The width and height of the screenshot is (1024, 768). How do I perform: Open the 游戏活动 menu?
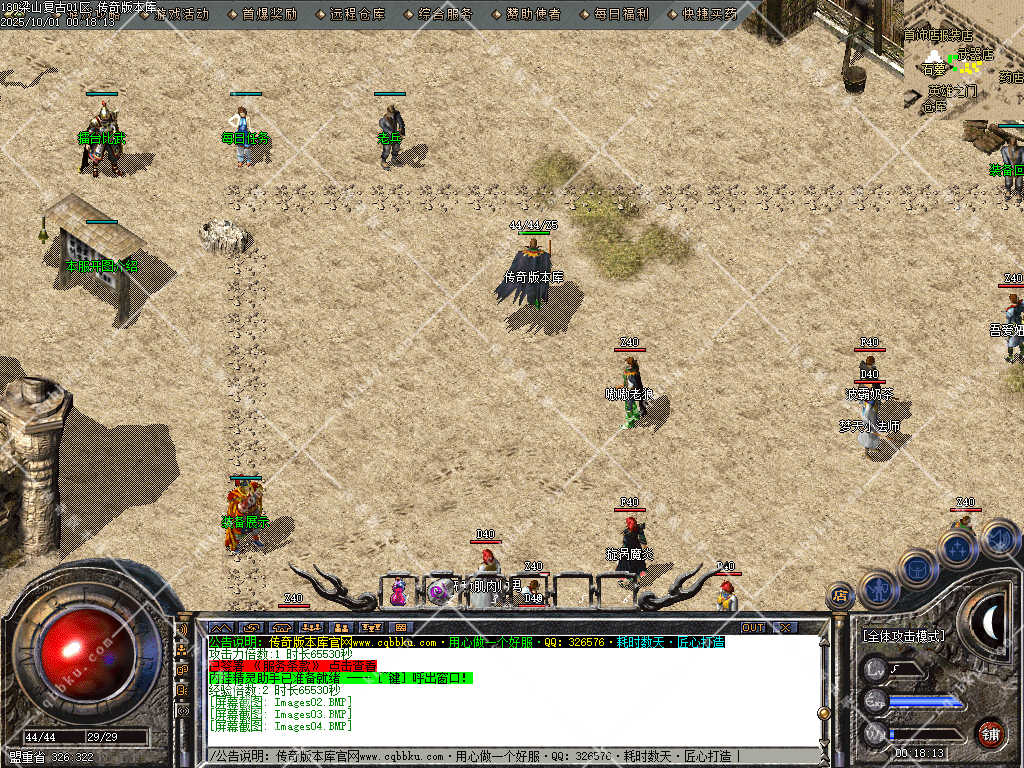(x=182, y=14)
